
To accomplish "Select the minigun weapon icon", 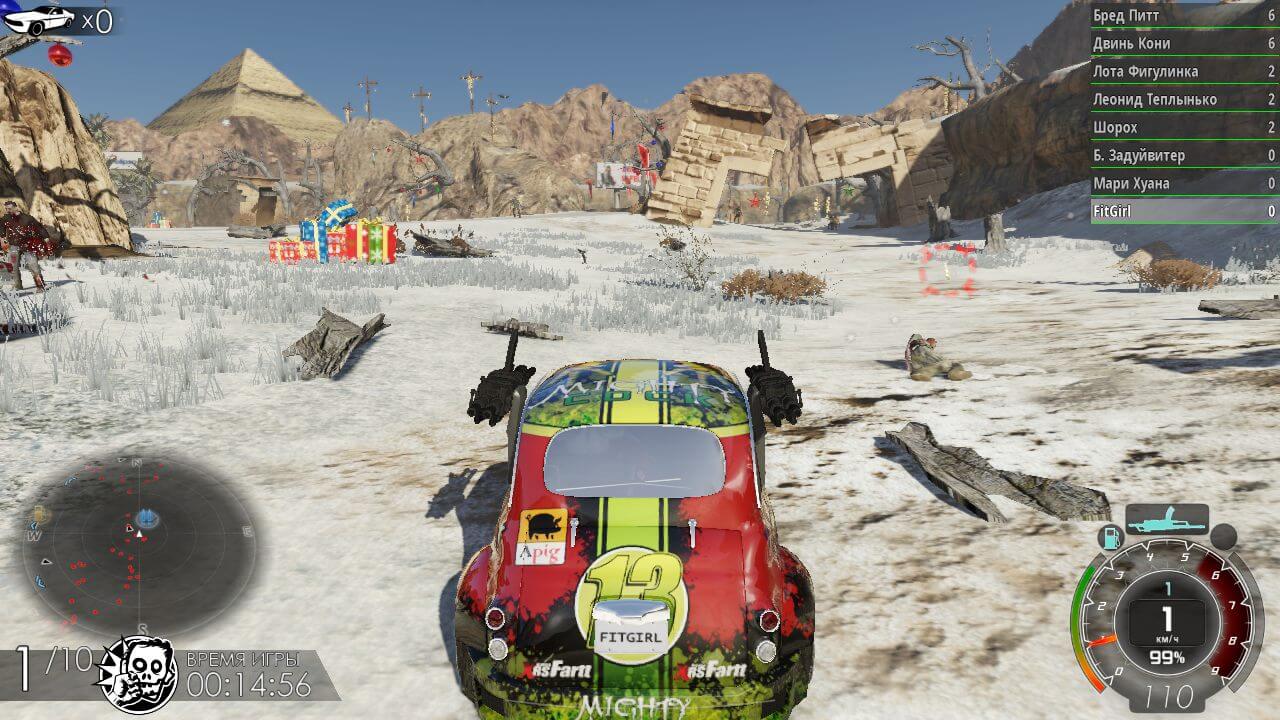I will (x=1166, y=519).
